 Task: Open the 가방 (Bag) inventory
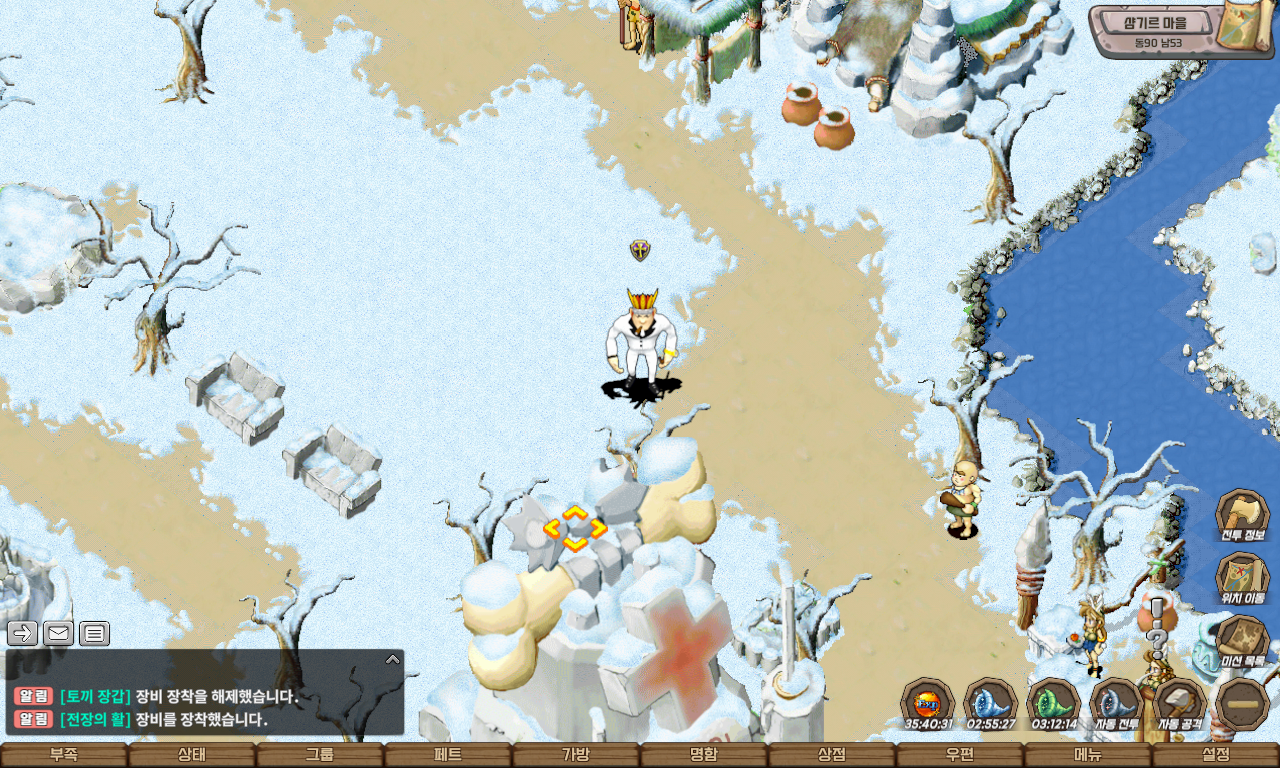(576, 755)
